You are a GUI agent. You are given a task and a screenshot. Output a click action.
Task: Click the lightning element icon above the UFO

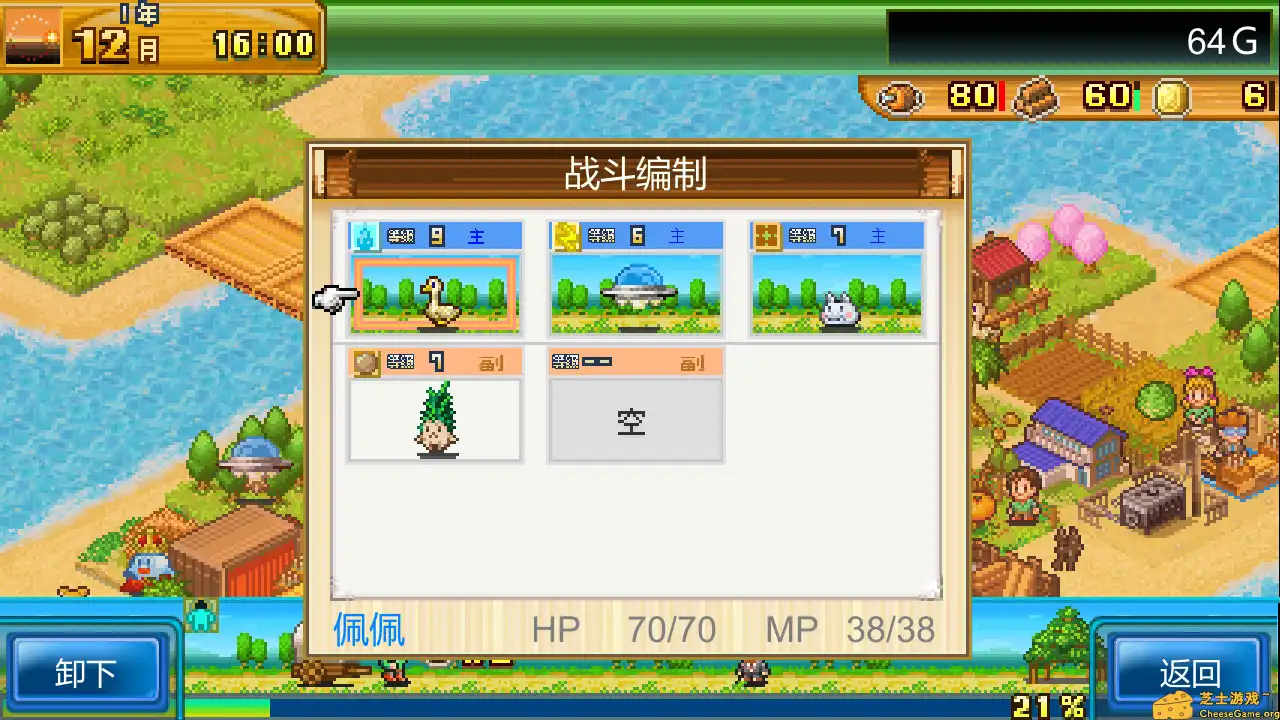pos(565,234)
